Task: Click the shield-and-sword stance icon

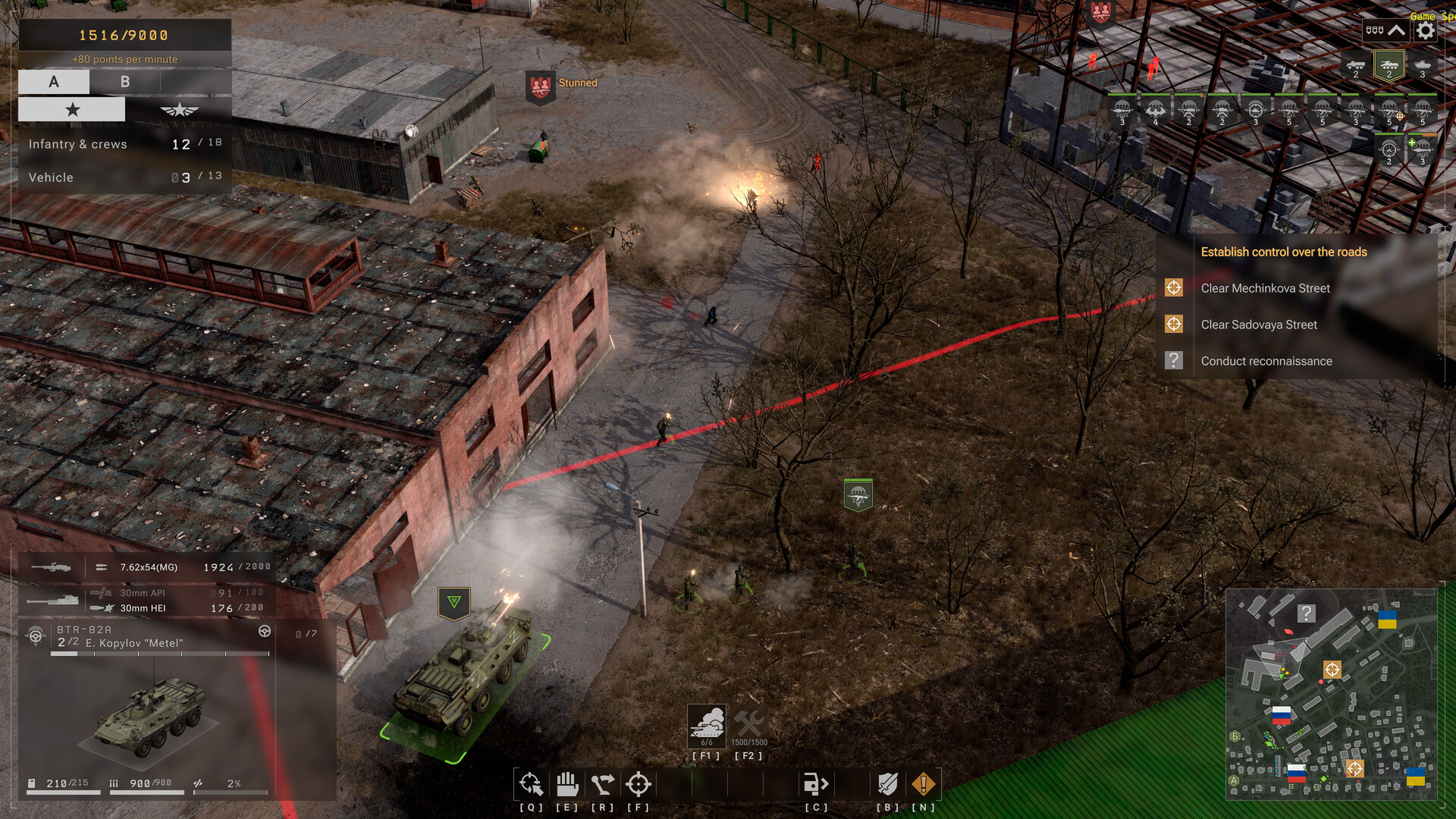Action: click(887, 783)
